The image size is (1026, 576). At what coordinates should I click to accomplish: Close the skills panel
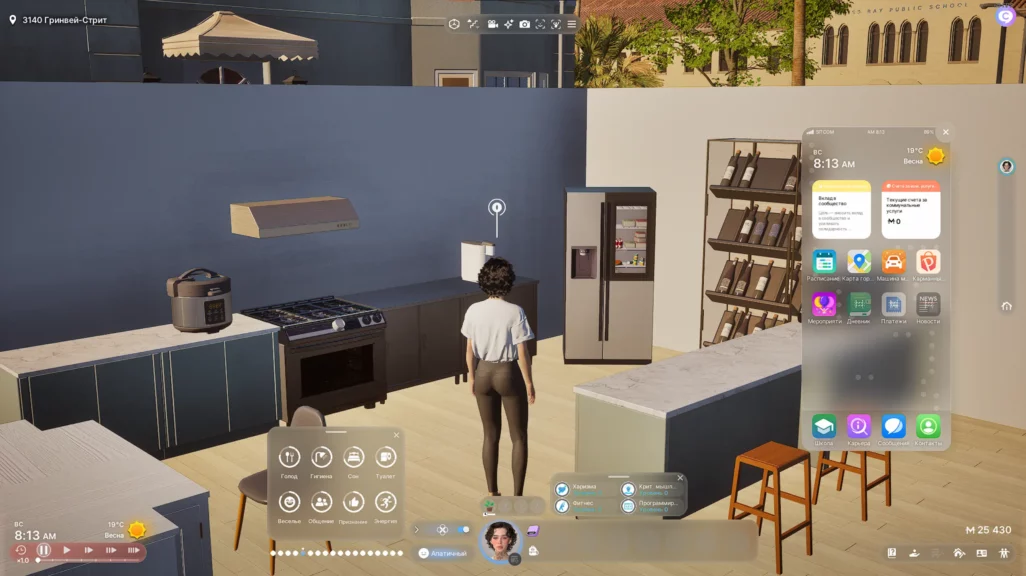click(x=680, y=477)
